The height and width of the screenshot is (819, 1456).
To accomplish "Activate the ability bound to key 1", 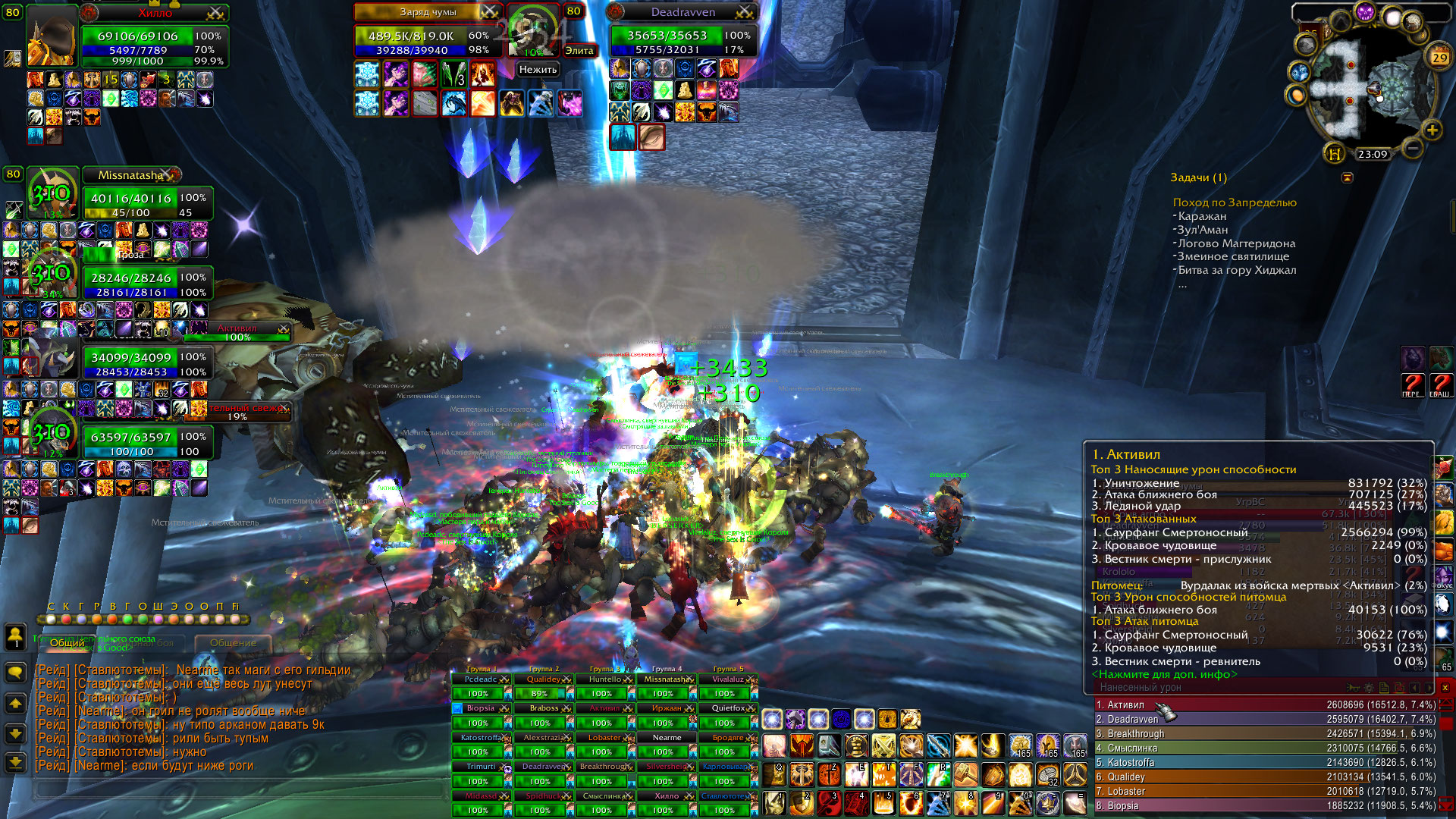I will 775,802.
